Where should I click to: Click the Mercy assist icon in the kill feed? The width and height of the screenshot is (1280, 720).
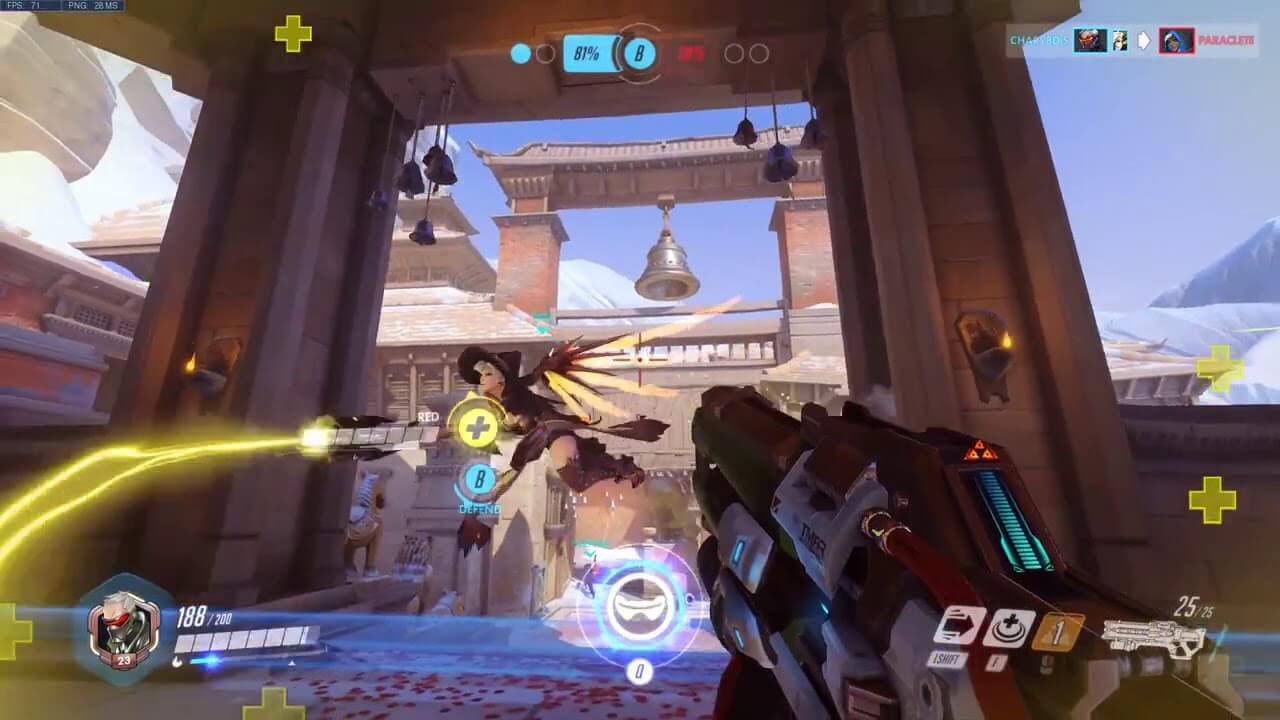(x=1120, y=40)
